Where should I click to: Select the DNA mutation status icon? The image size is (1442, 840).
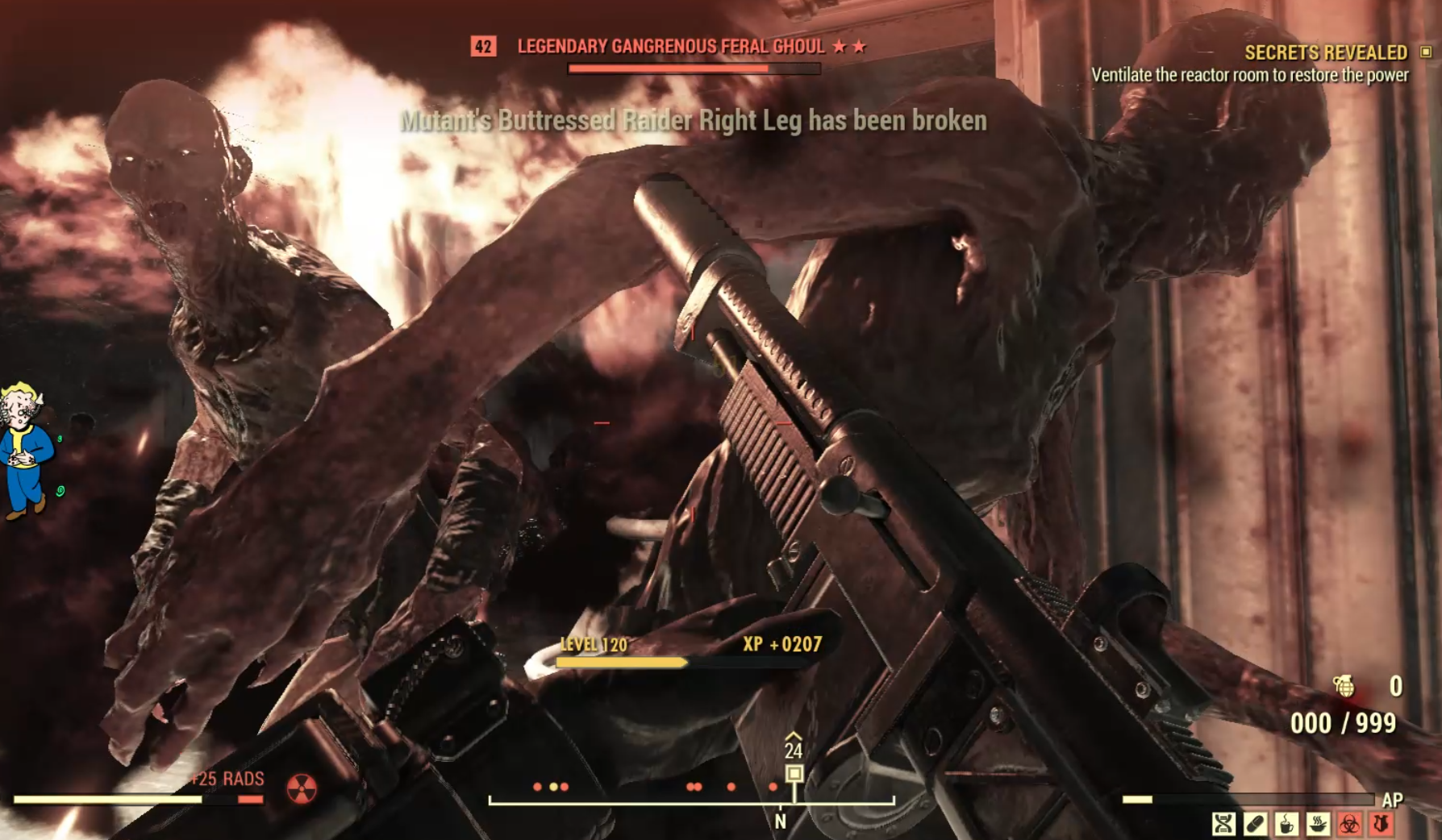pos(1223,825)
